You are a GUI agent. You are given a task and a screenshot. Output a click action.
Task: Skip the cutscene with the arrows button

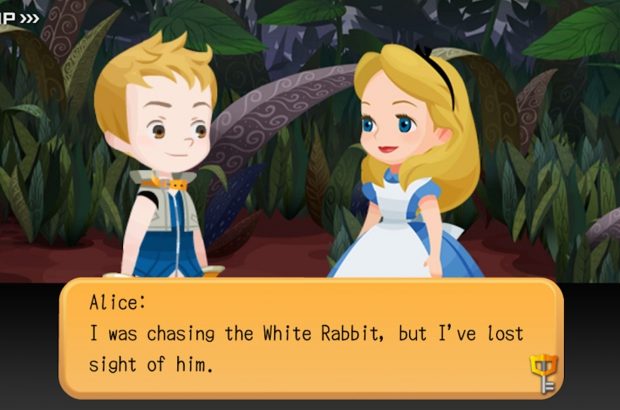tap(20, 17)
